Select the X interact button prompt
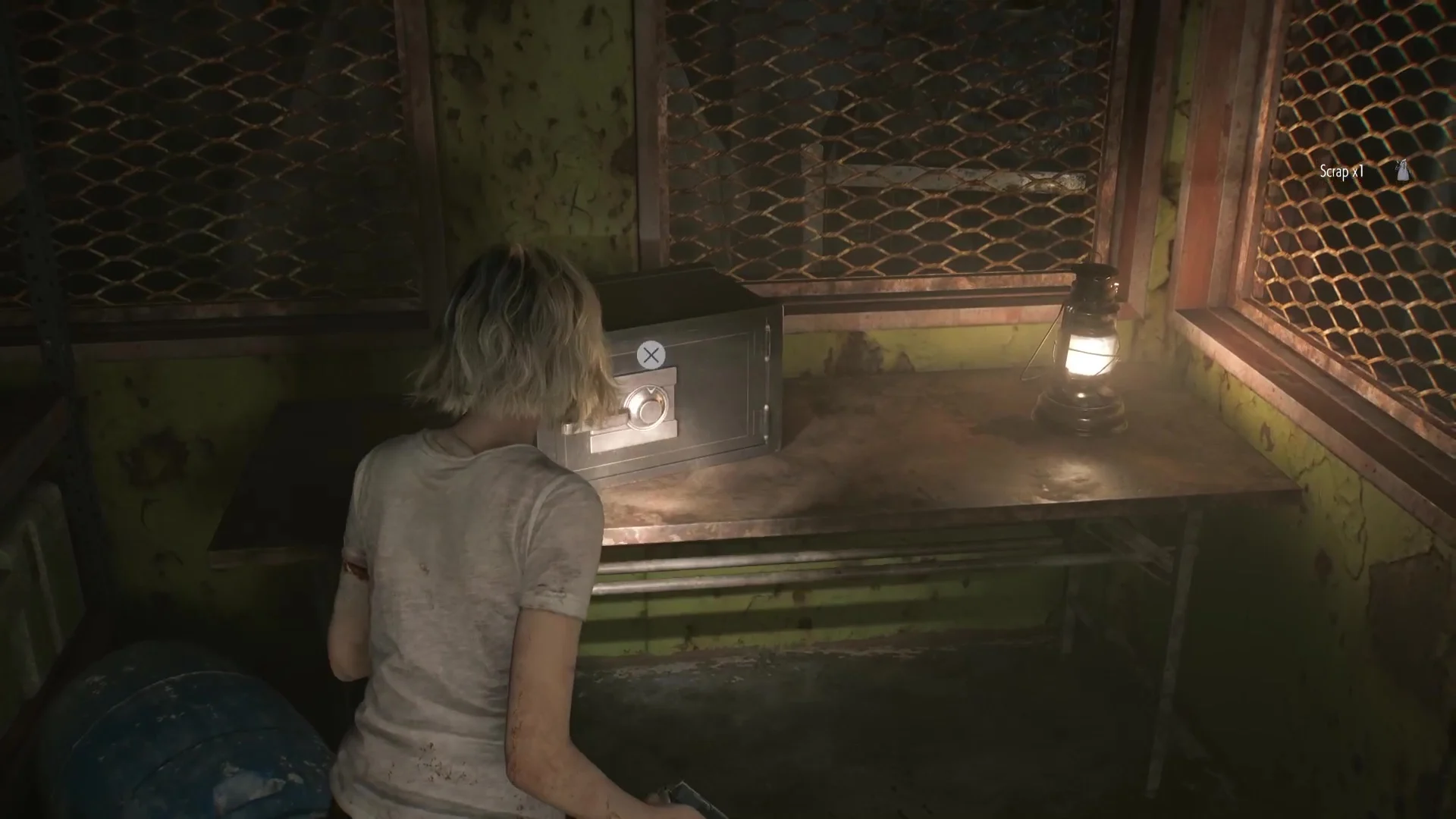Screen dimensions: 1456x819 [651, 355]
